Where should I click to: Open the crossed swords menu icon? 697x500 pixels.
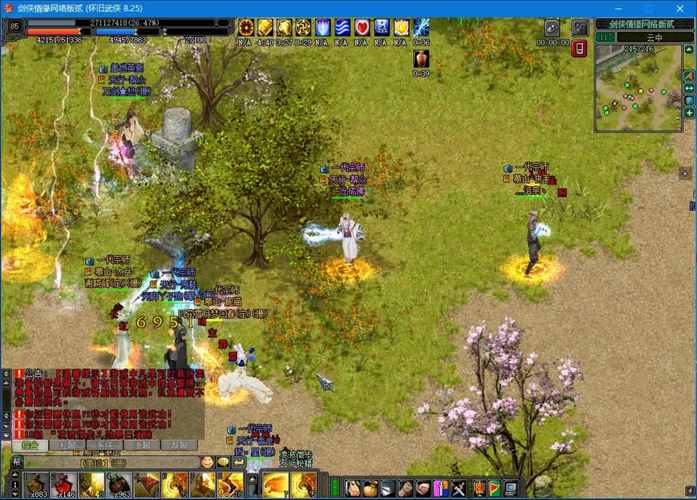coord(459,488)
